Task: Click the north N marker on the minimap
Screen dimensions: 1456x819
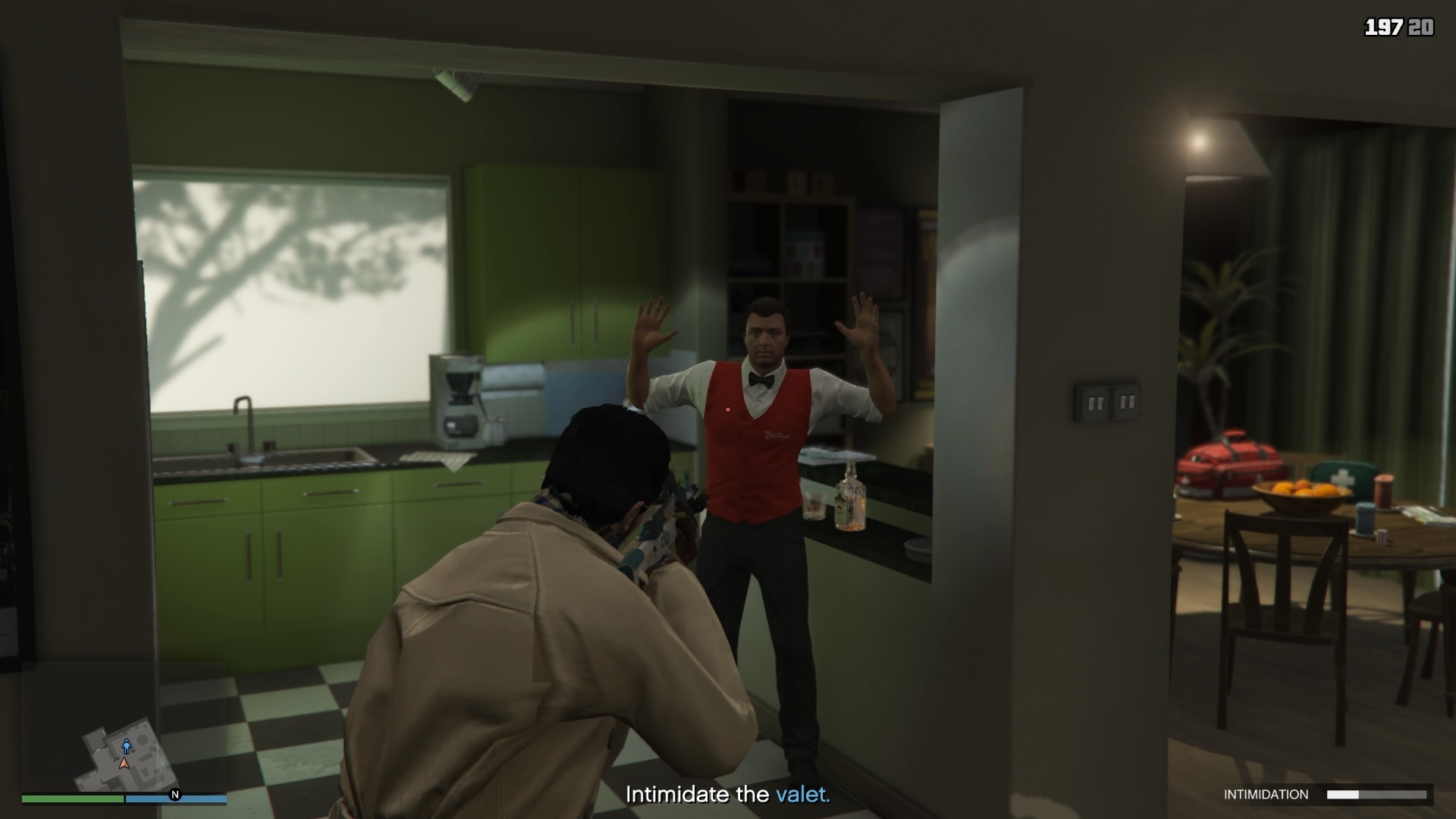Action: click(x=174, y=795)
